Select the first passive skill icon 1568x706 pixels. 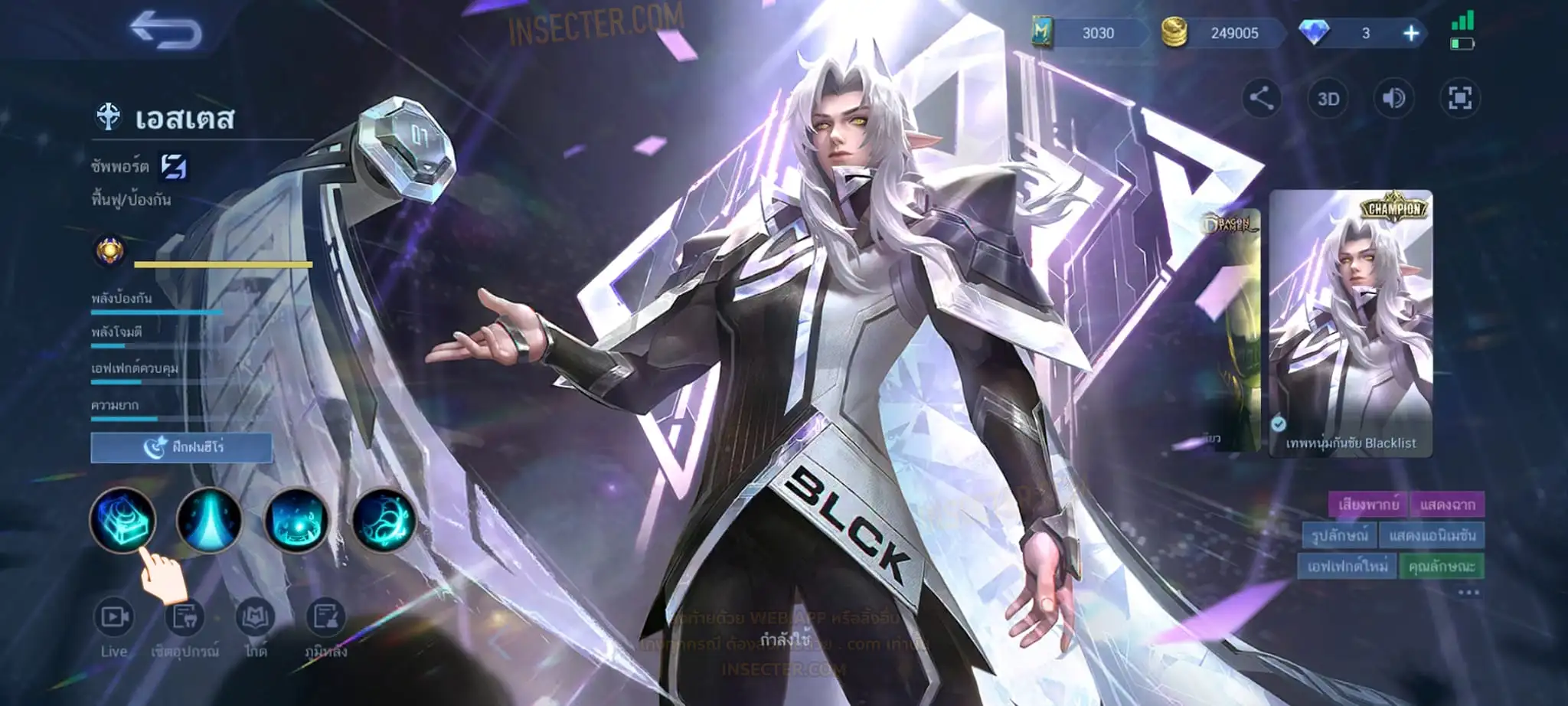pos(122,521)
